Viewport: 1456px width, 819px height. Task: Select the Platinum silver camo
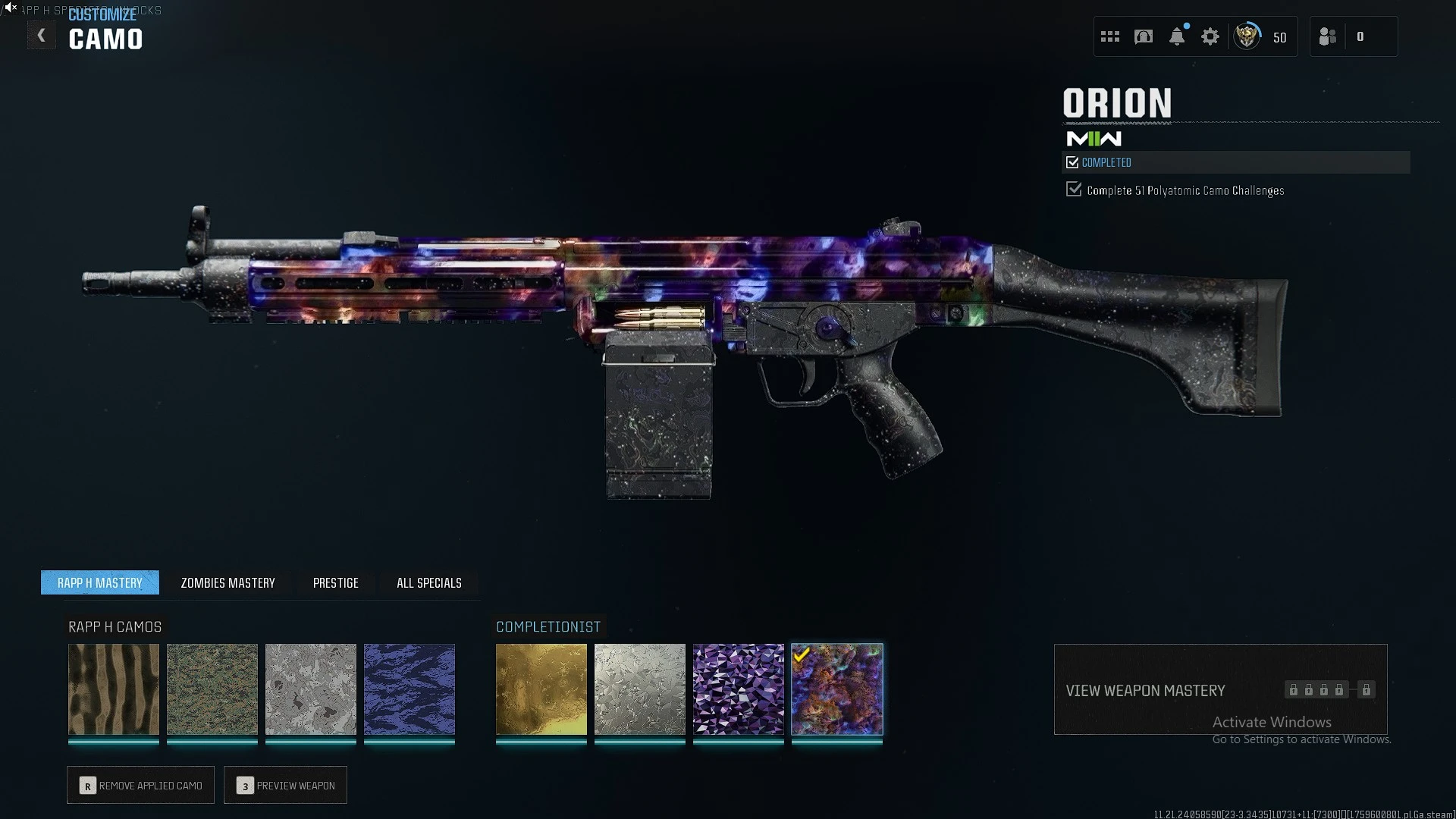[640, 689]
